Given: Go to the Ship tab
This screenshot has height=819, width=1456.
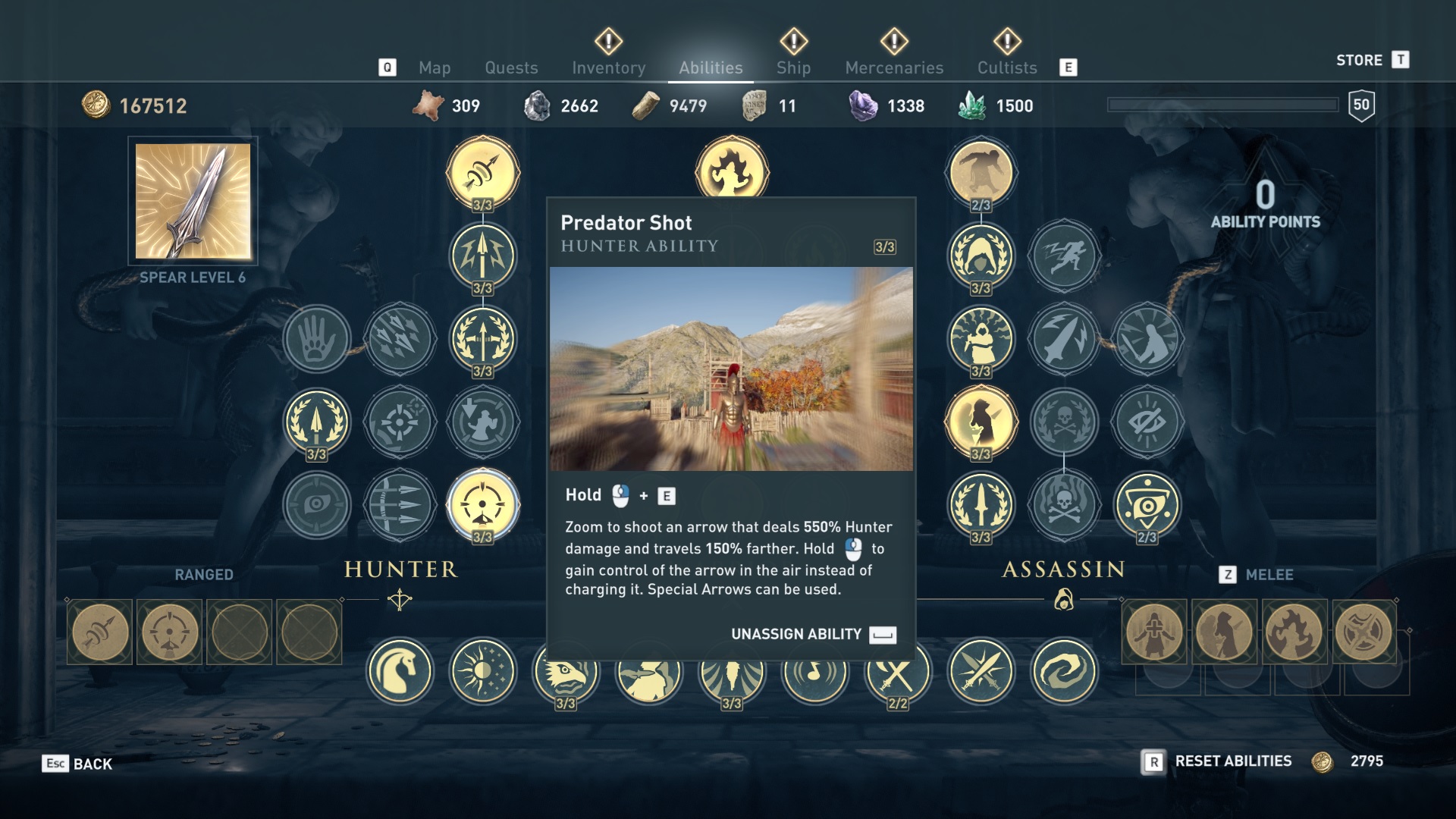Looking at the screenshot, I should (x=793, y=68).
